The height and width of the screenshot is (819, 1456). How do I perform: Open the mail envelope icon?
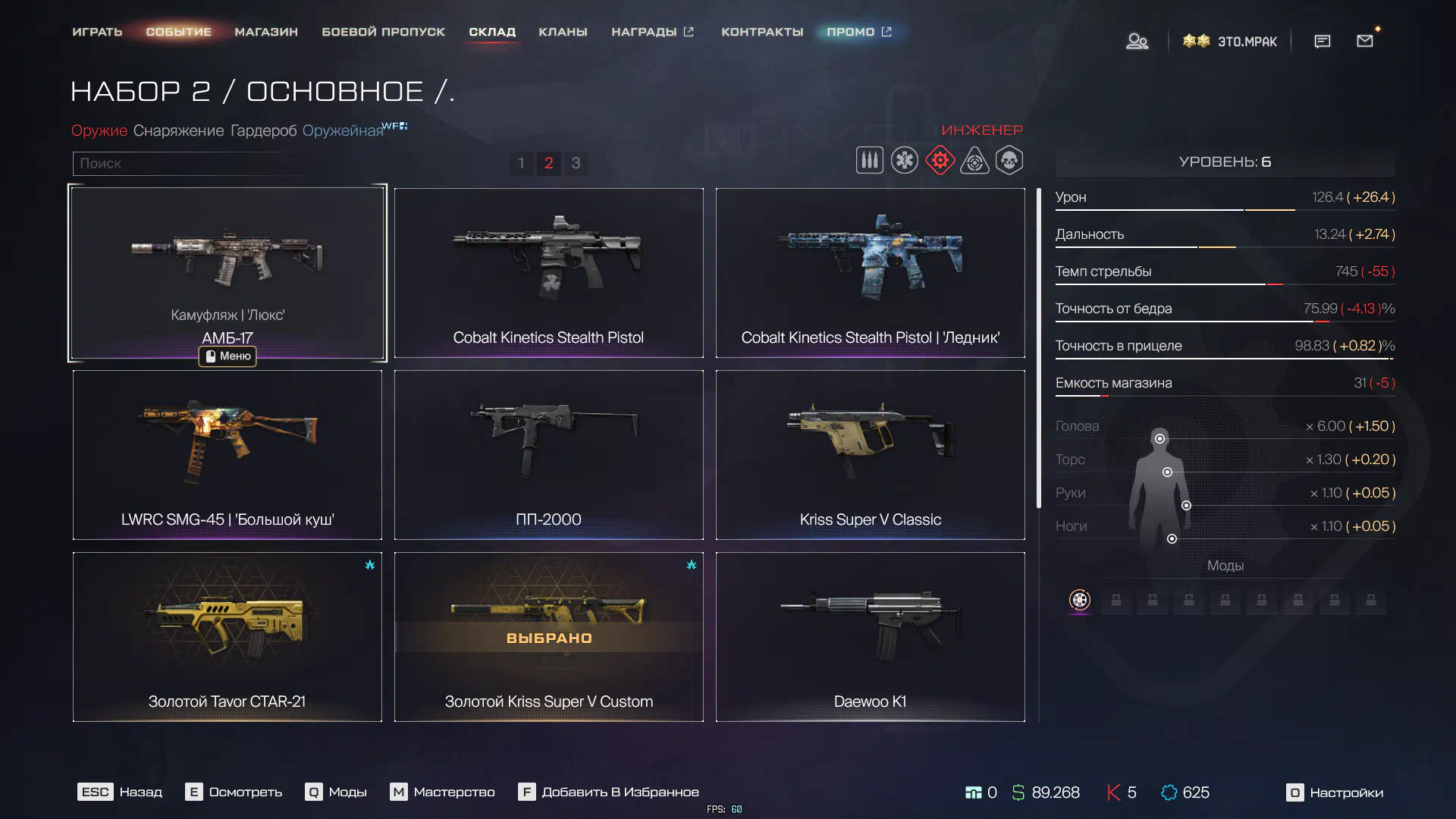point(1365,41)
